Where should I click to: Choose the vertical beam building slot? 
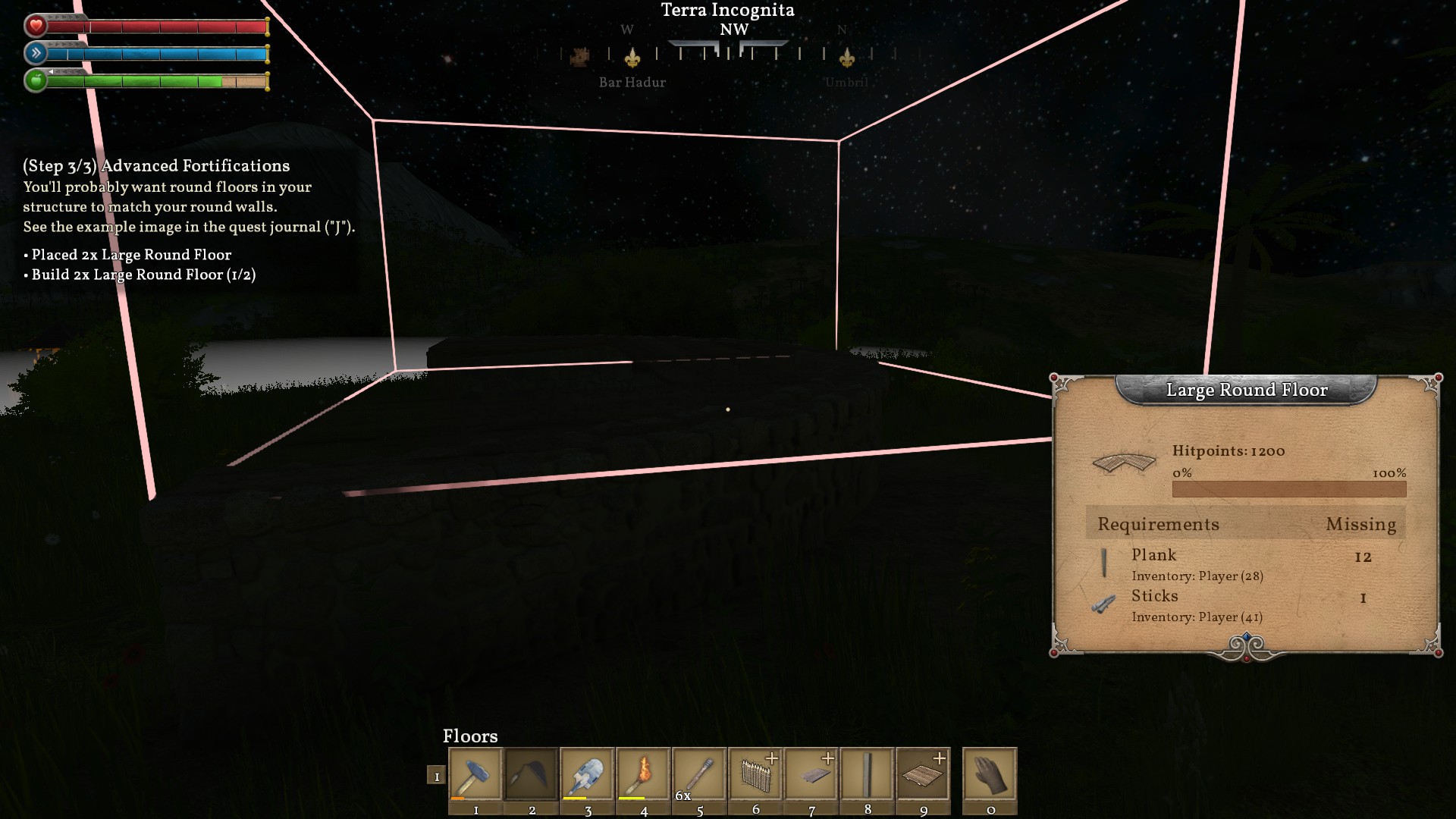pyautogui.click(x=867, y=774)
